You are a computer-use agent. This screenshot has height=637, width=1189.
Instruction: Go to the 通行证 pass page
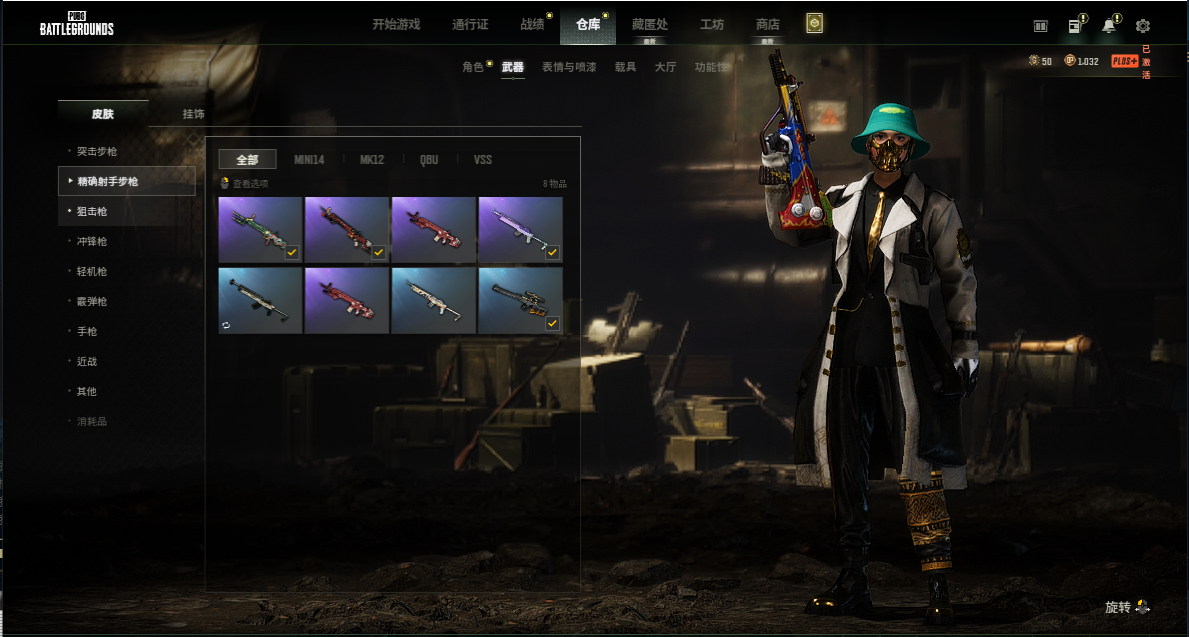tap(470, 24)
